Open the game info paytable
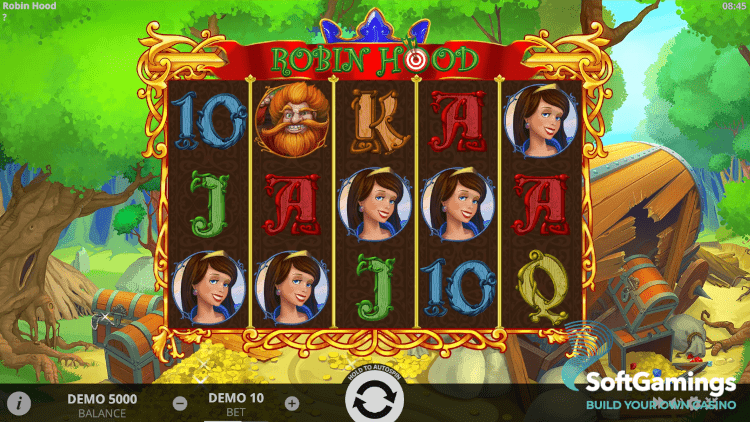The image size is (750, 422). pyautogui.click(x=19, y=403)
